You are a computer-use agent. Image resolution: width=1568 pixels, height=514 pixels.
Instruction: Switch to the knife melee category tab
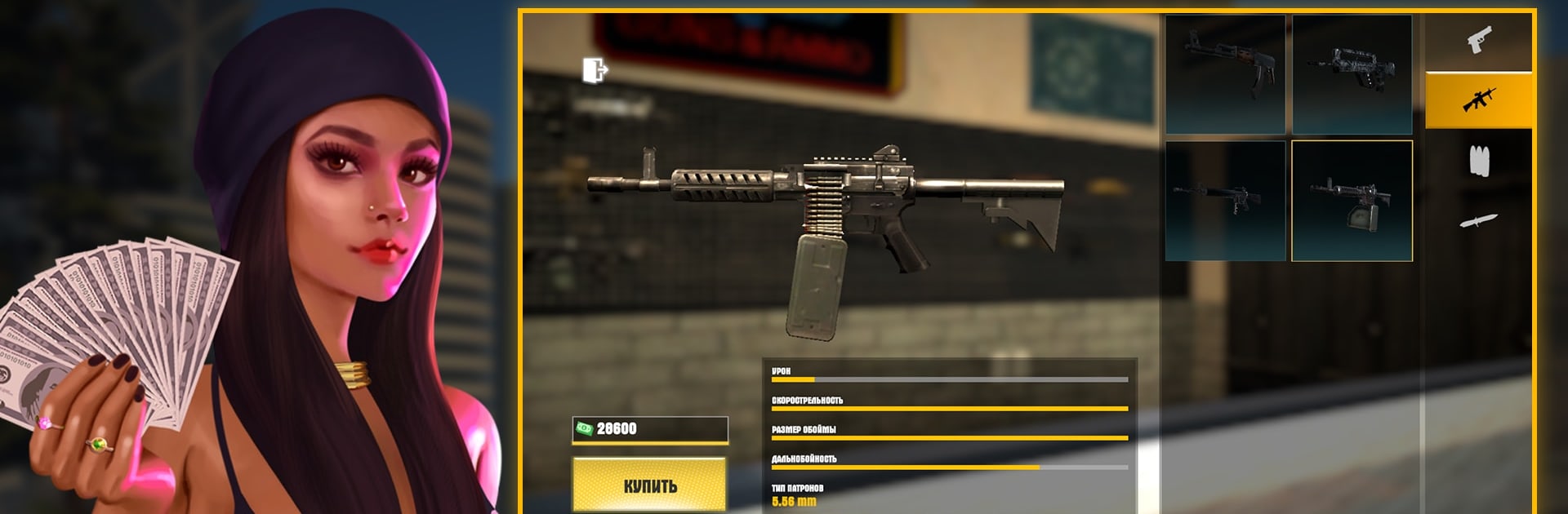pyautogui.click(x=1478, y=220)
